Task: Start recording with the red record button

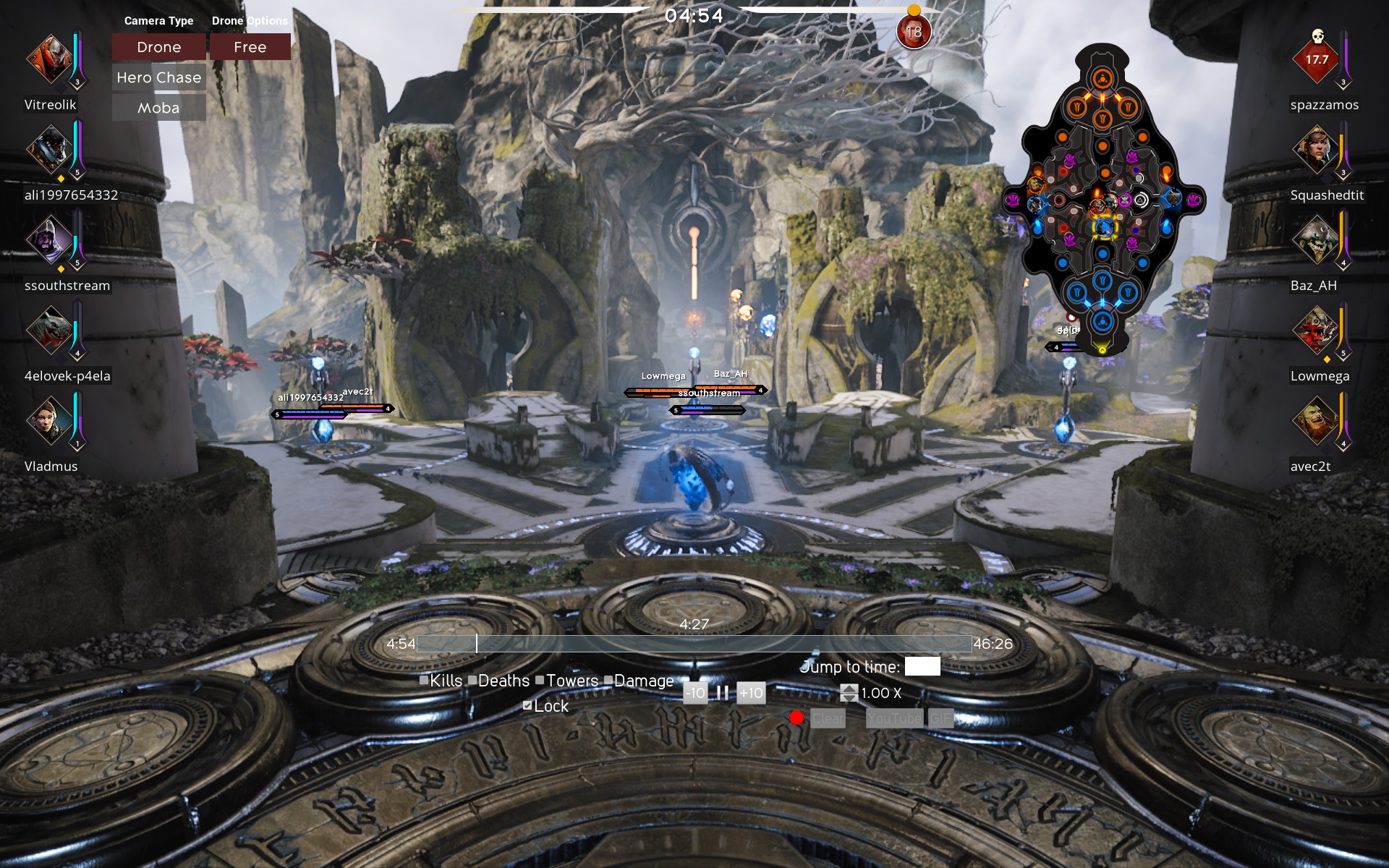Action: tap(797, 718)
